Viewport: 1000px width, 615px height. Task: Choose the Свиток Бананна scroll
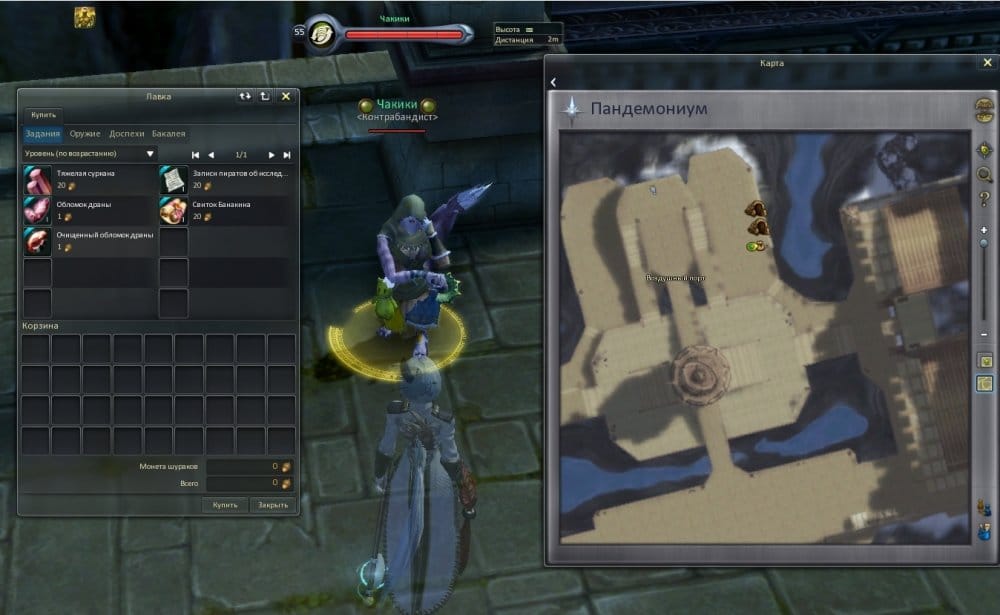173,210
